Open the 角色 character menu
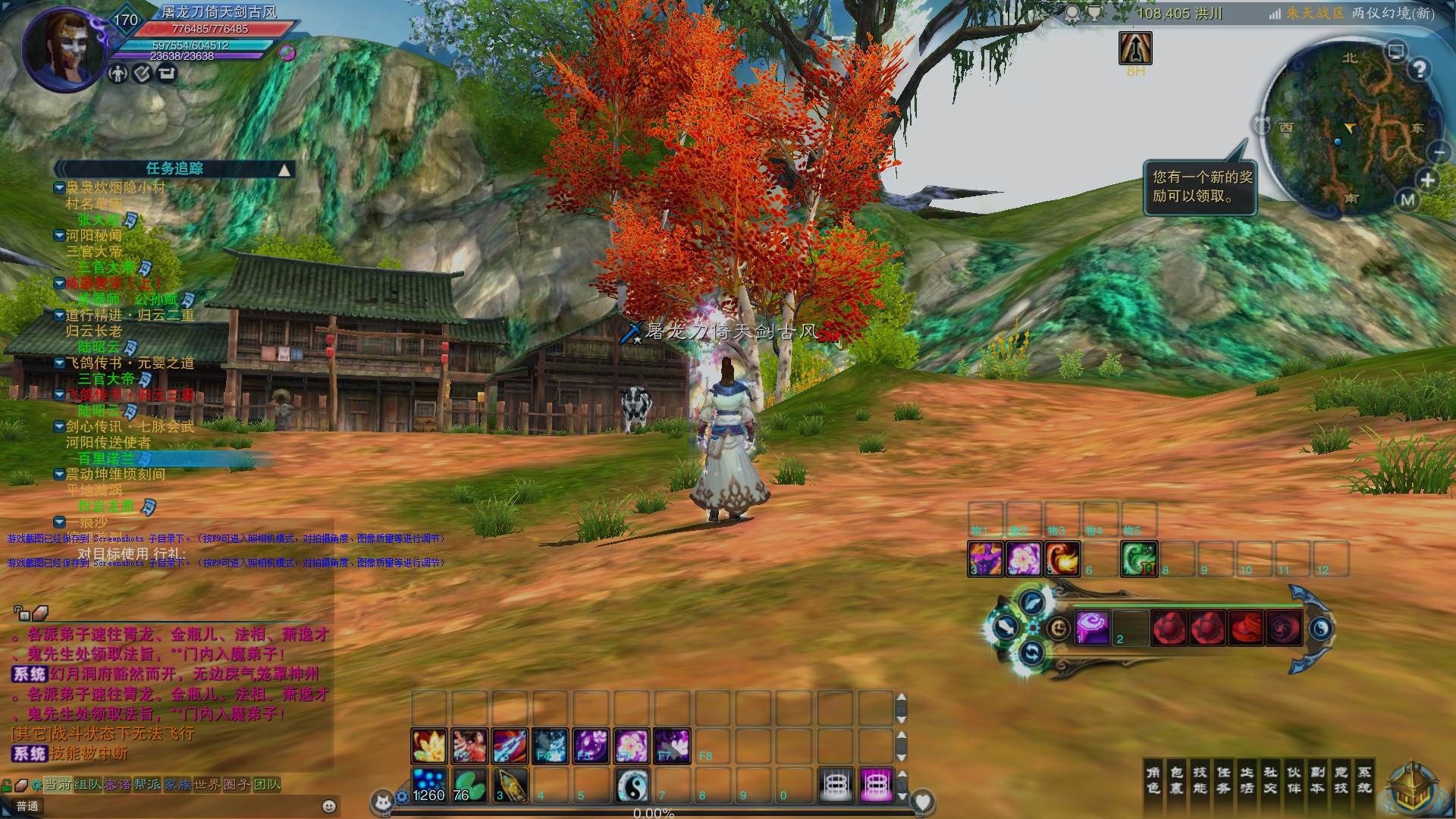This screenshot has width=1456, height=819. 1153,780
